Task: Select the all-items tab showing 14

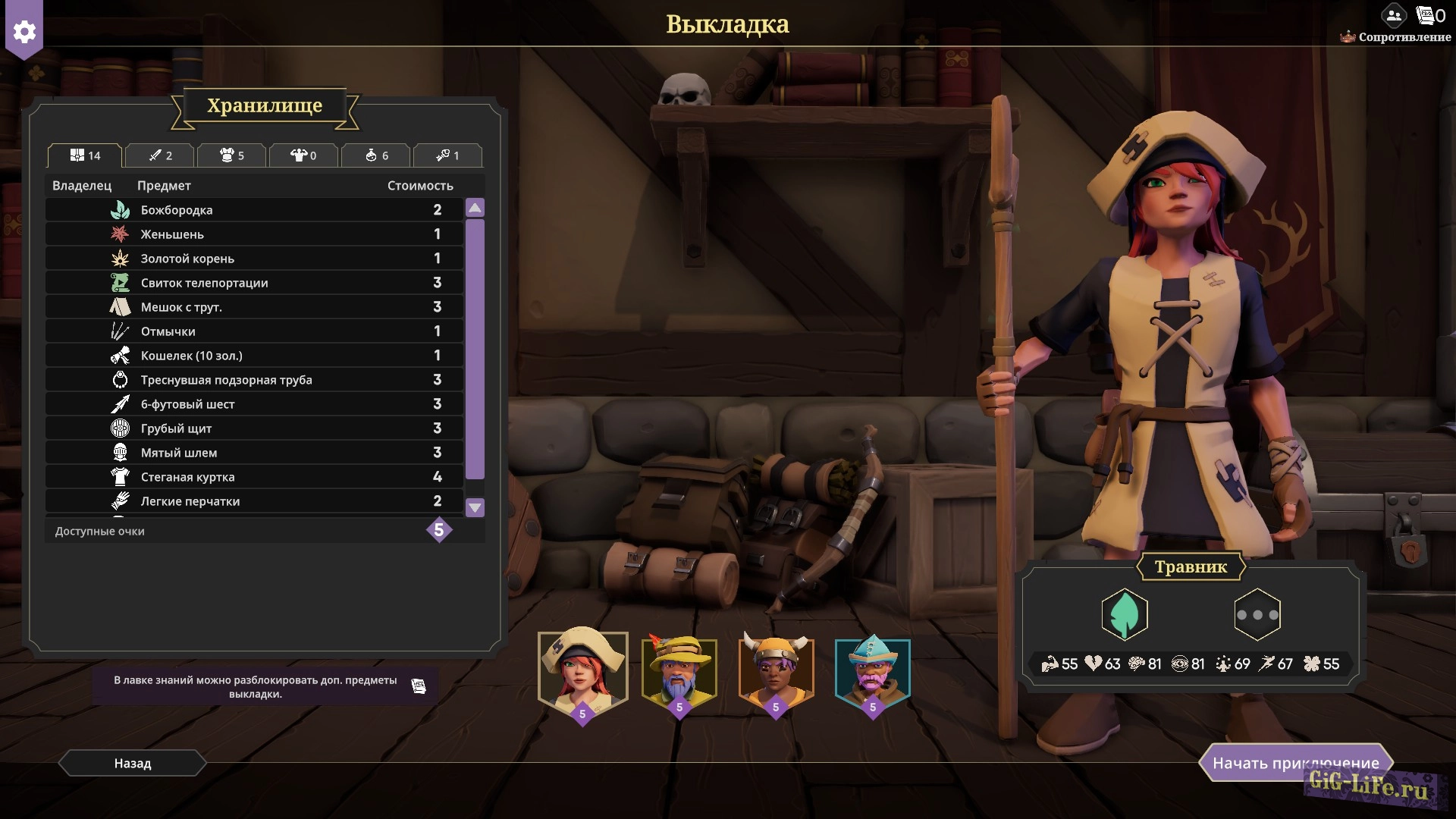Action: pos(85,155)
